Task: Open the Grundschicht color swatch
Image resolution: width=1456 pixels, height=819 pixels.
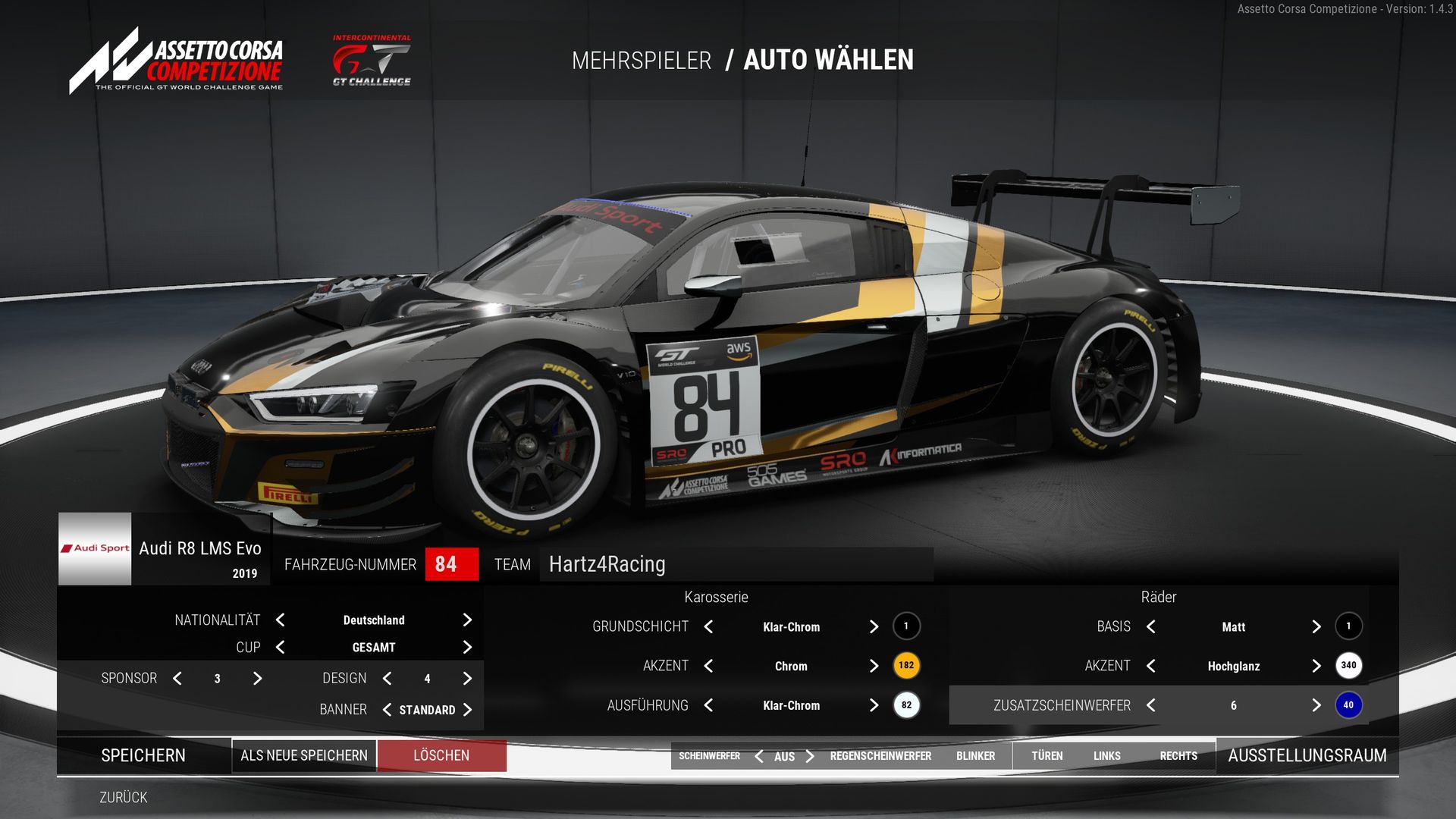Action: 906,626
